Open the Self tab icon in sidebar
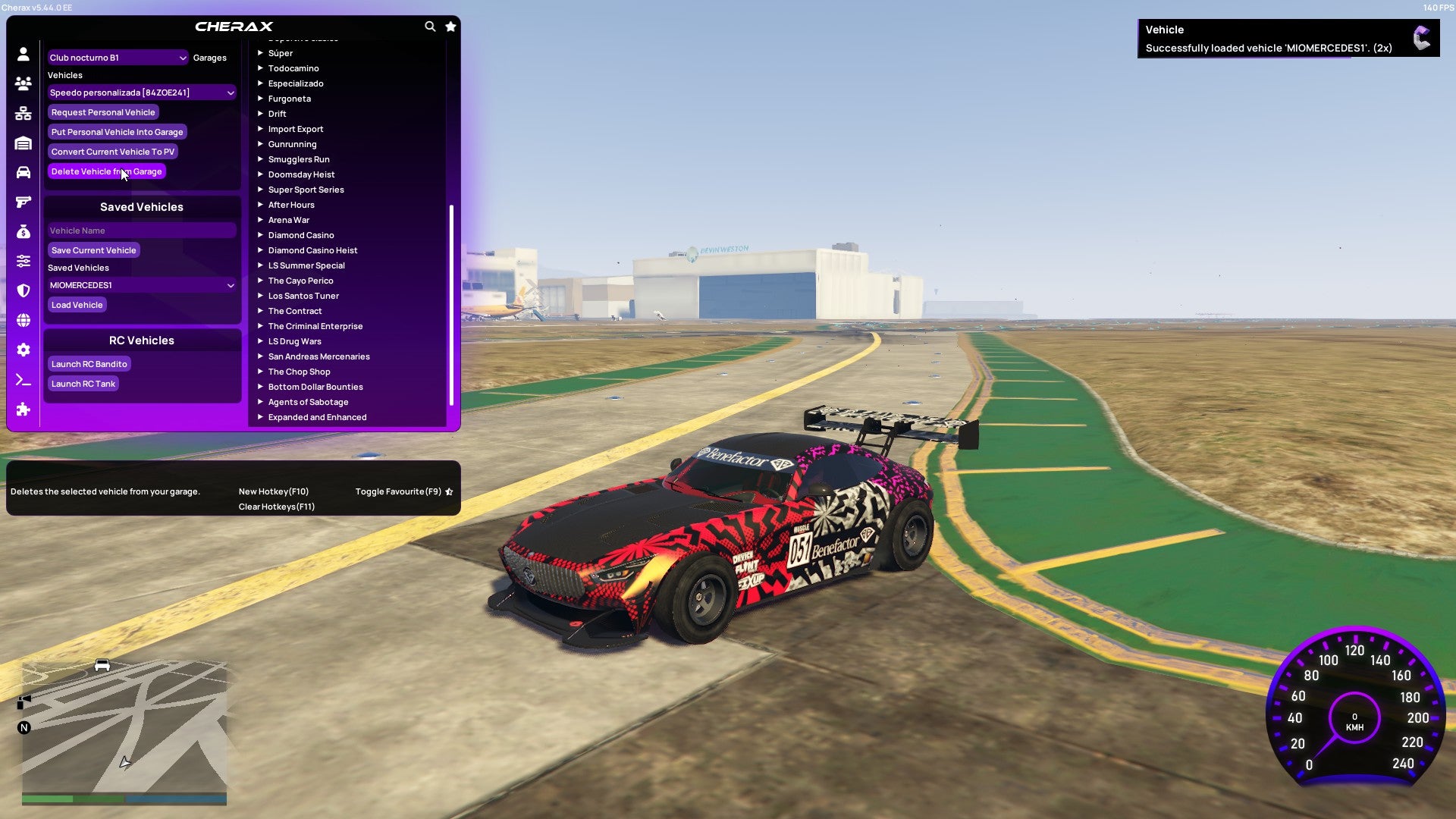The height and width of the screenshot is (819, 1456). pos(23,55)
